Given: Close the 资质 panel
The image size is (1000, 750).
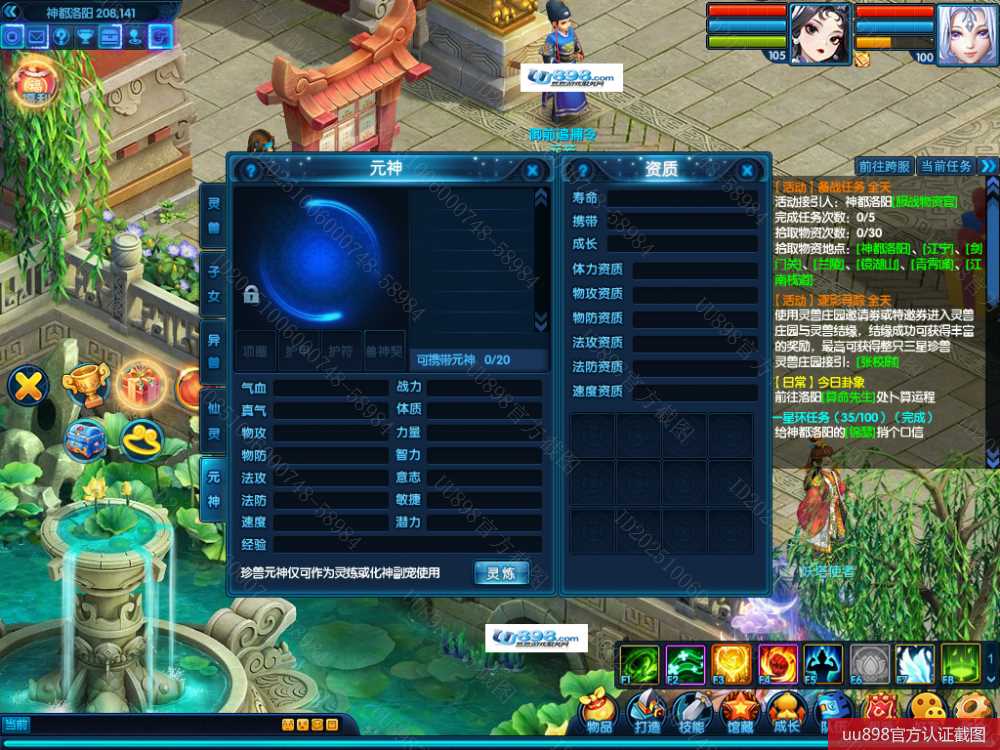Looking at the screenshot, I should [x=747, y=171].
